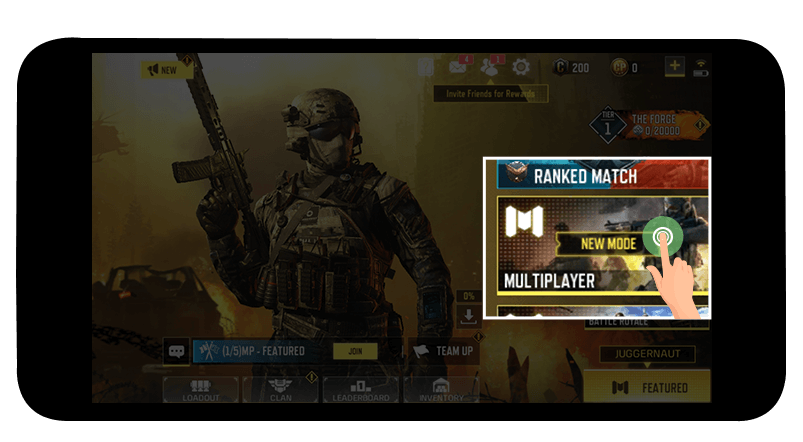Open the friends icon

(489, 68)
